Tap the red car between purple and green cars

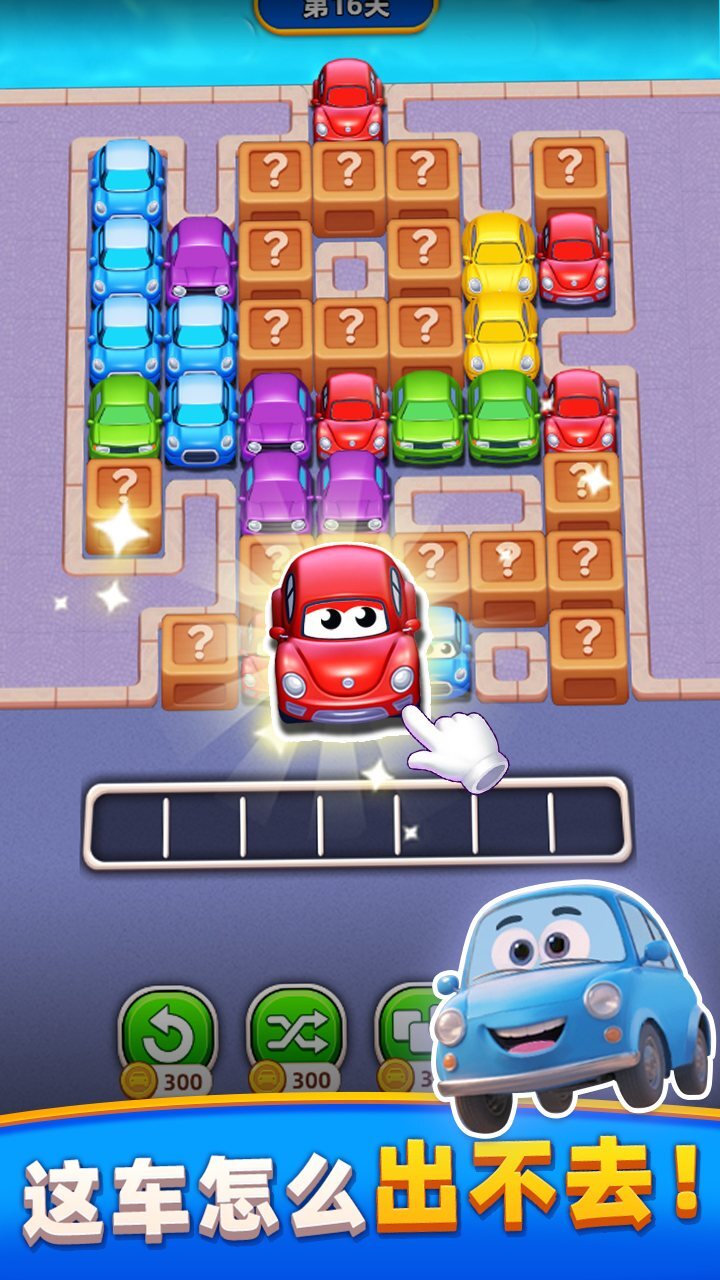(x=352, y=413)
